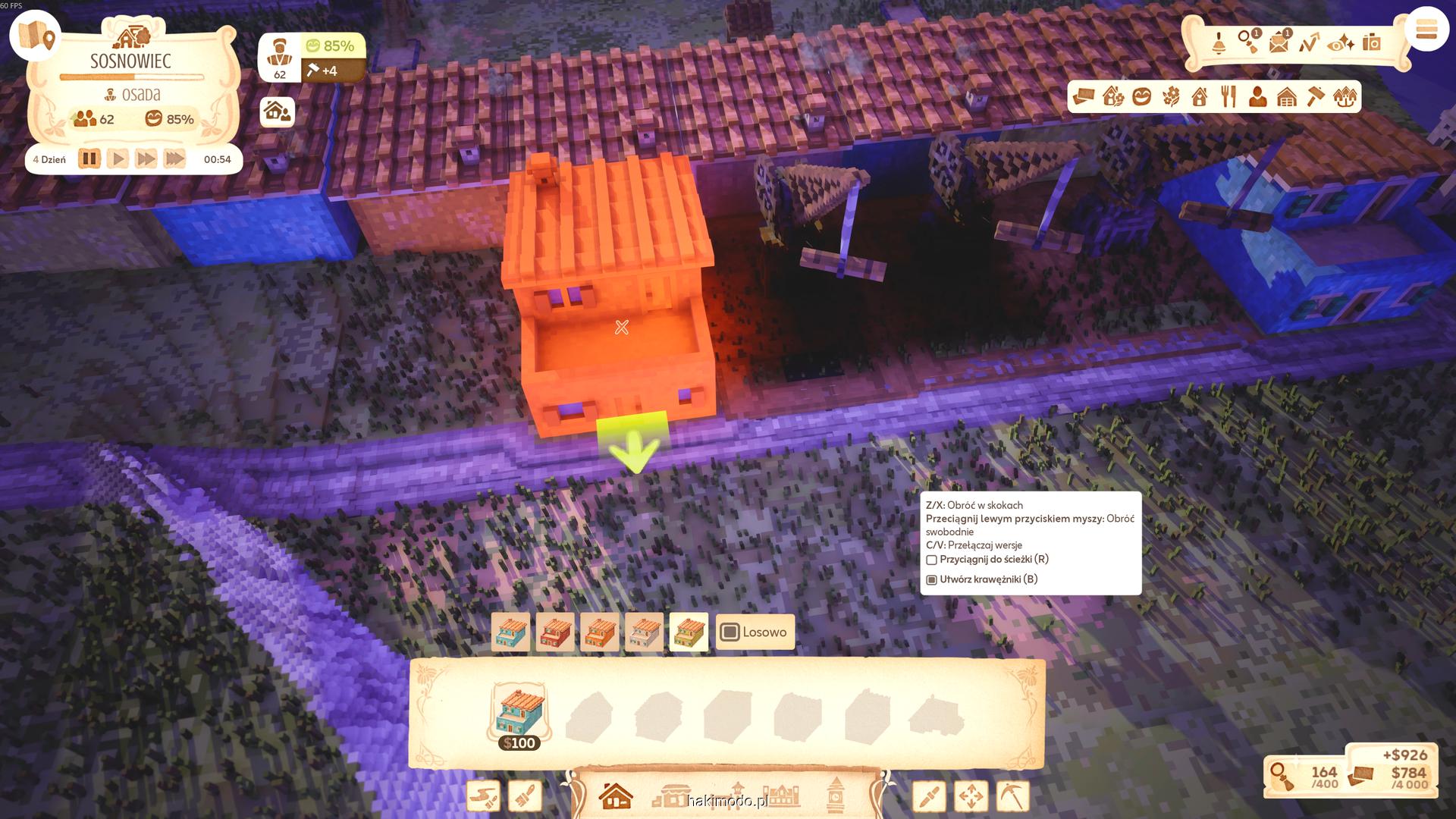This screenshot has width=1456, height=819.
Task: Enable the Przyciągnij do ścieżki checkbox
Action: click(x=932, y=560)
